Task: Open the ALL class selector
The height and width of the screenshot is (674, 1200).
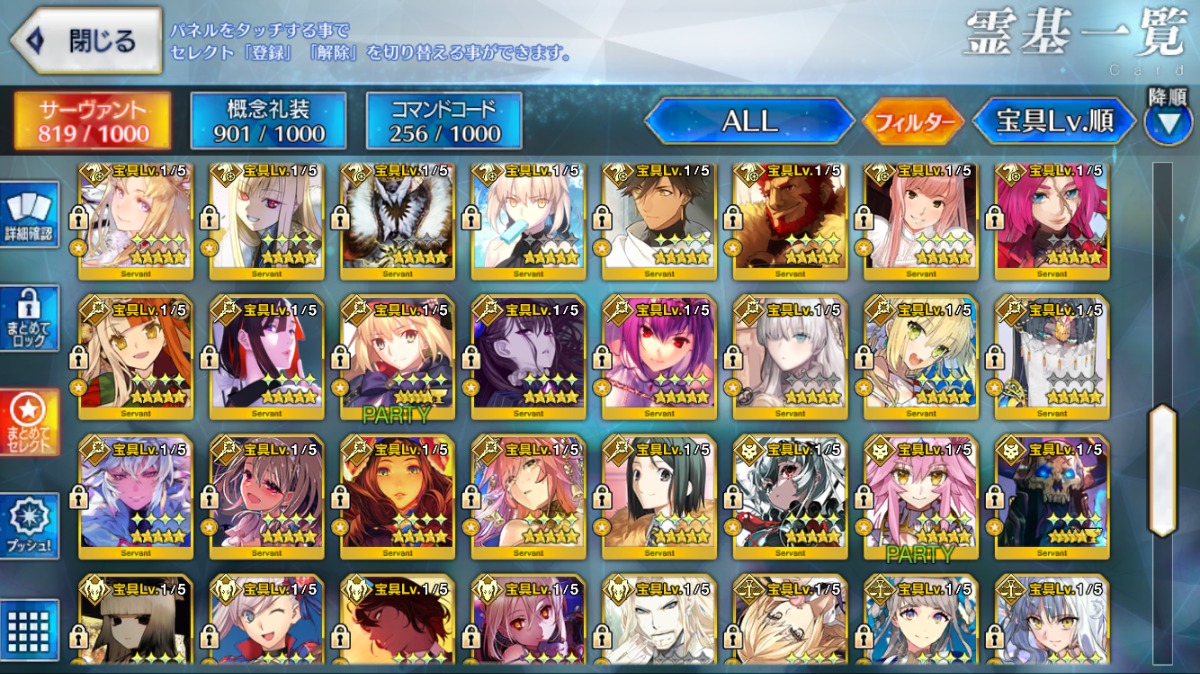Action: click(x=749, y=122)
